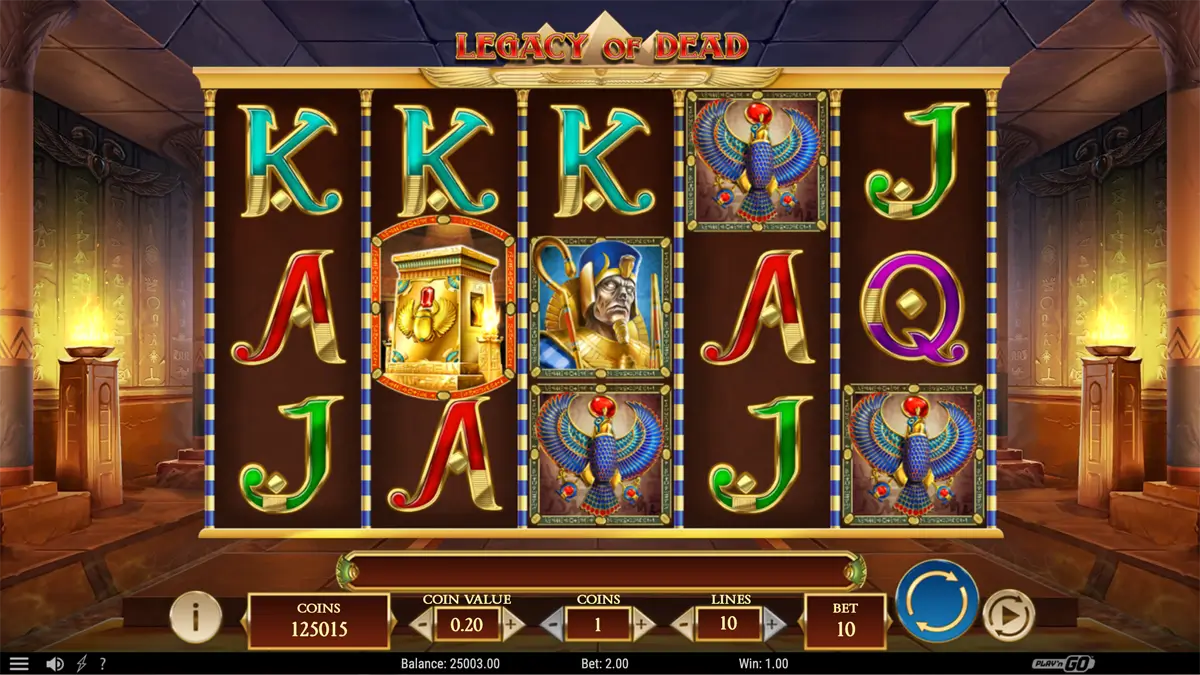Increase the coin value
Image resolution: width=1200 pixels, height=675 pixels.
pos(513,625)
